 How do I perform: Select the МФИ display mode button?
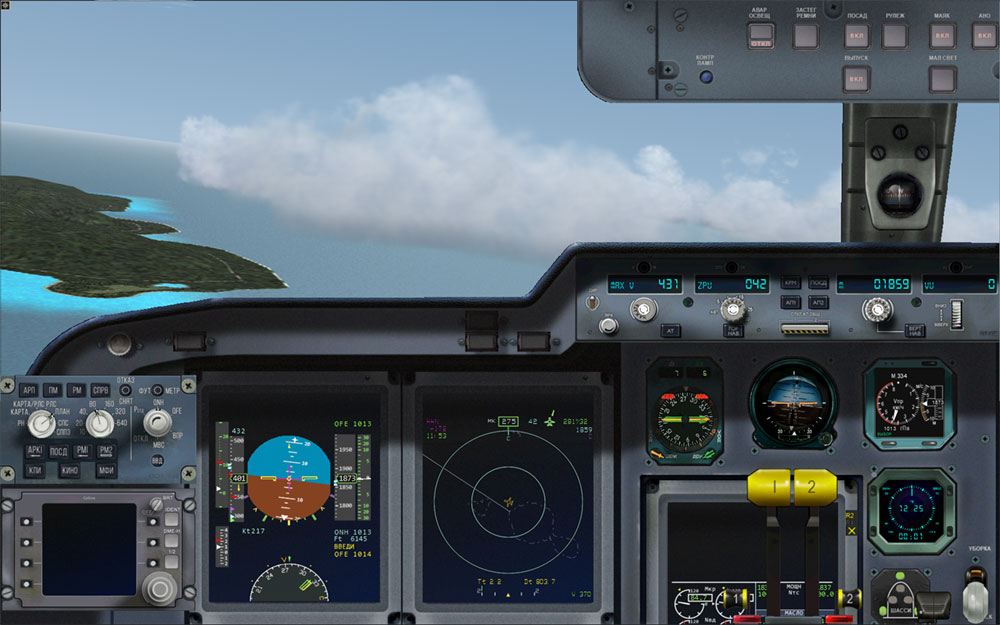click(x=107, y=469)
